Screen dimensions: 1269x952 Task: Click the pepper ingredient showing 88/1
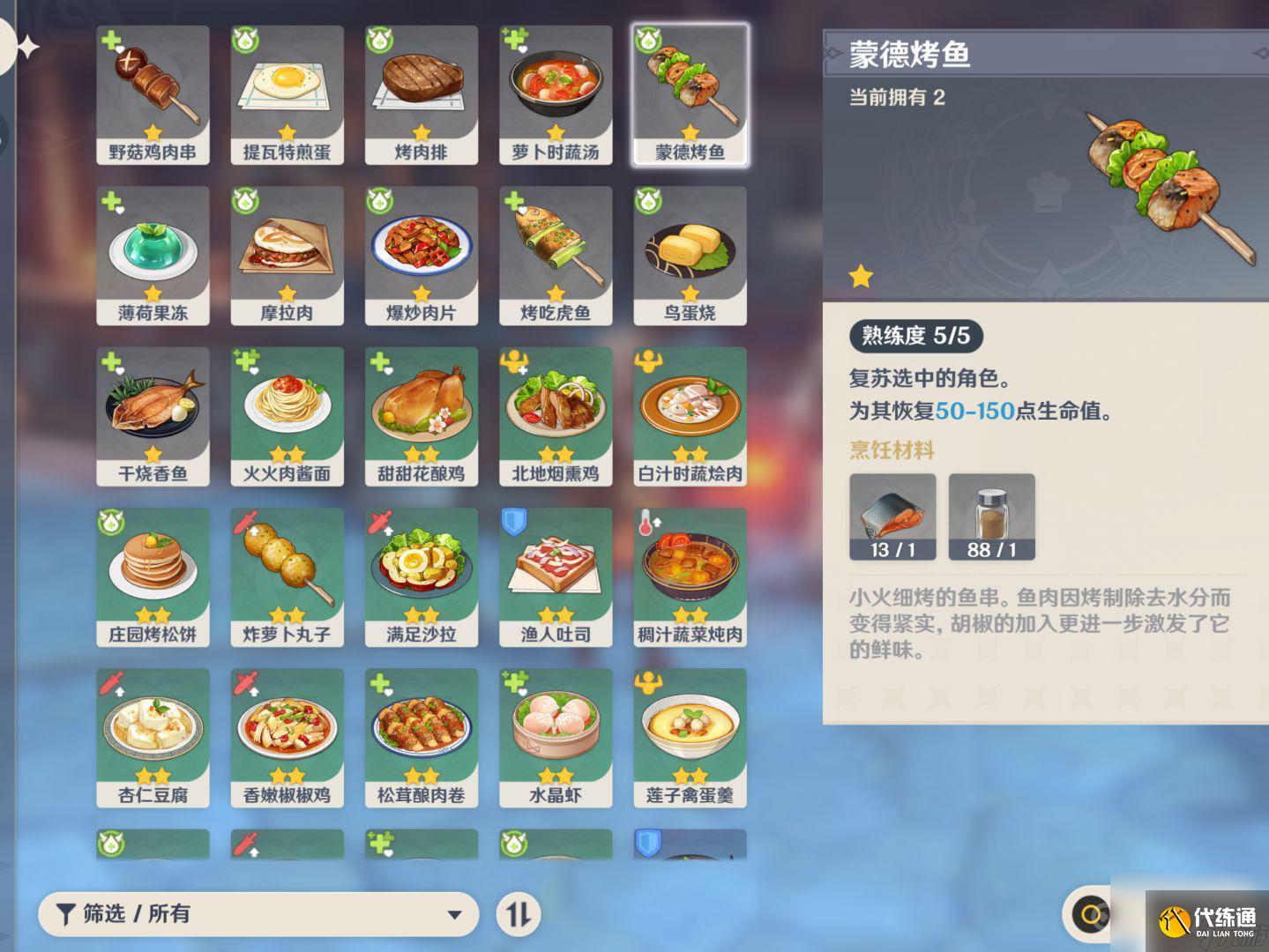991,517
